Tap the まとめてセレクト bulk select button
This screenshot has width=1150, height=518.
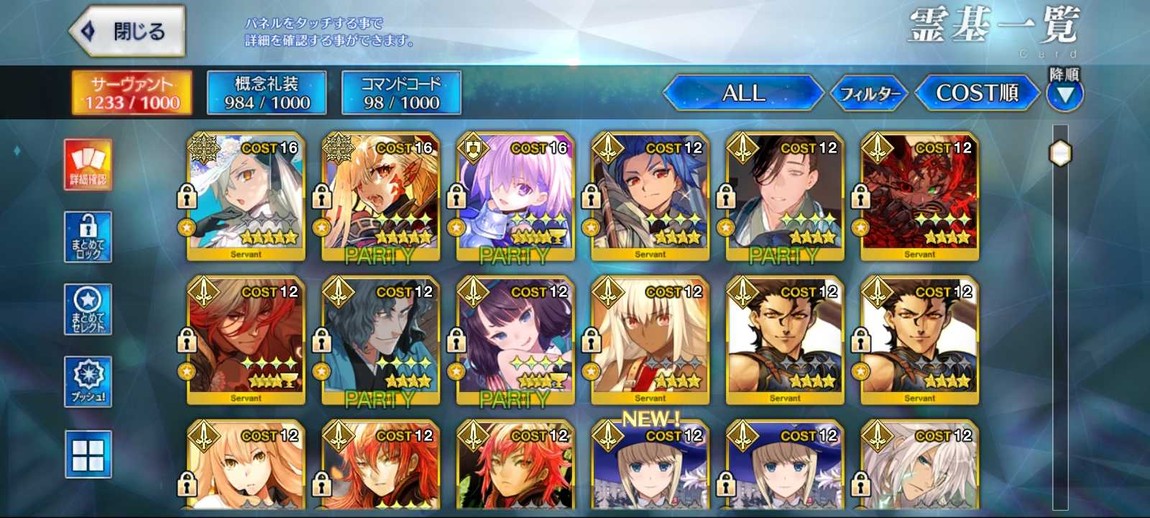pyautogui.click(x=88, y=309)
